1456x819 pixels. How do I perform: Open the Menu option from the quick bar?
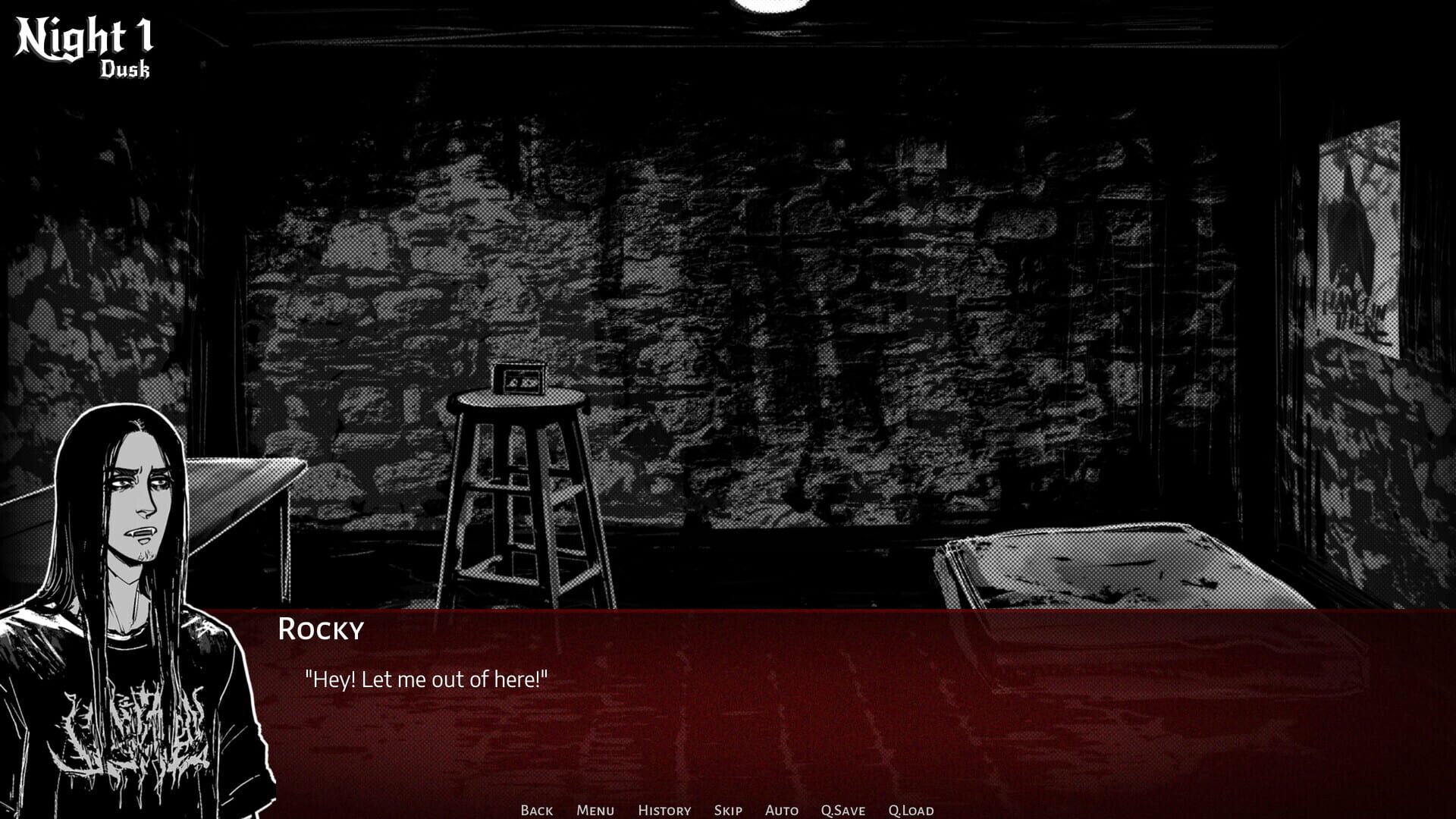(595, 810)
